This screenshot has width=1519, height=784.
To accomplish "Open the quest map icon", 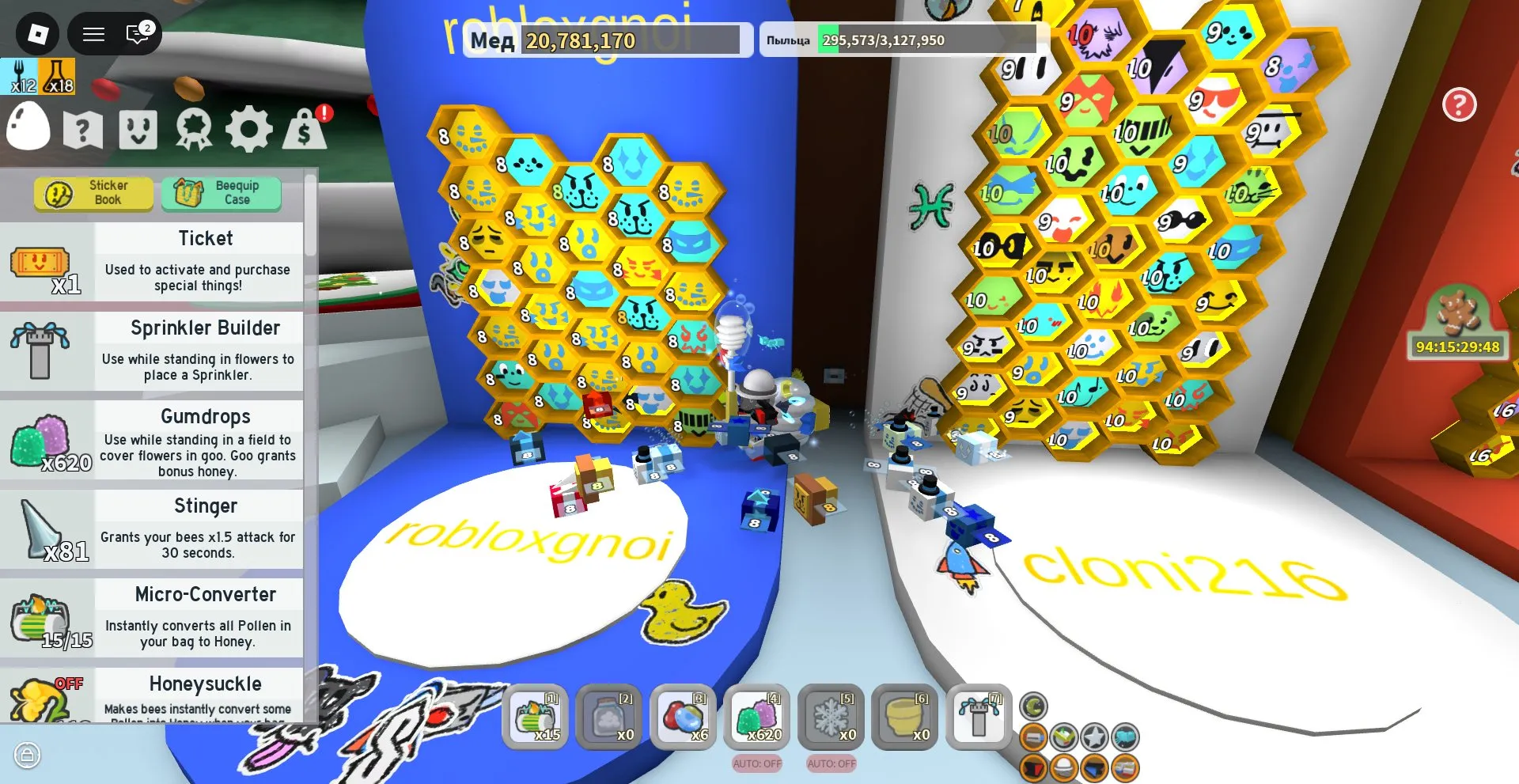I will pos(82,129).
